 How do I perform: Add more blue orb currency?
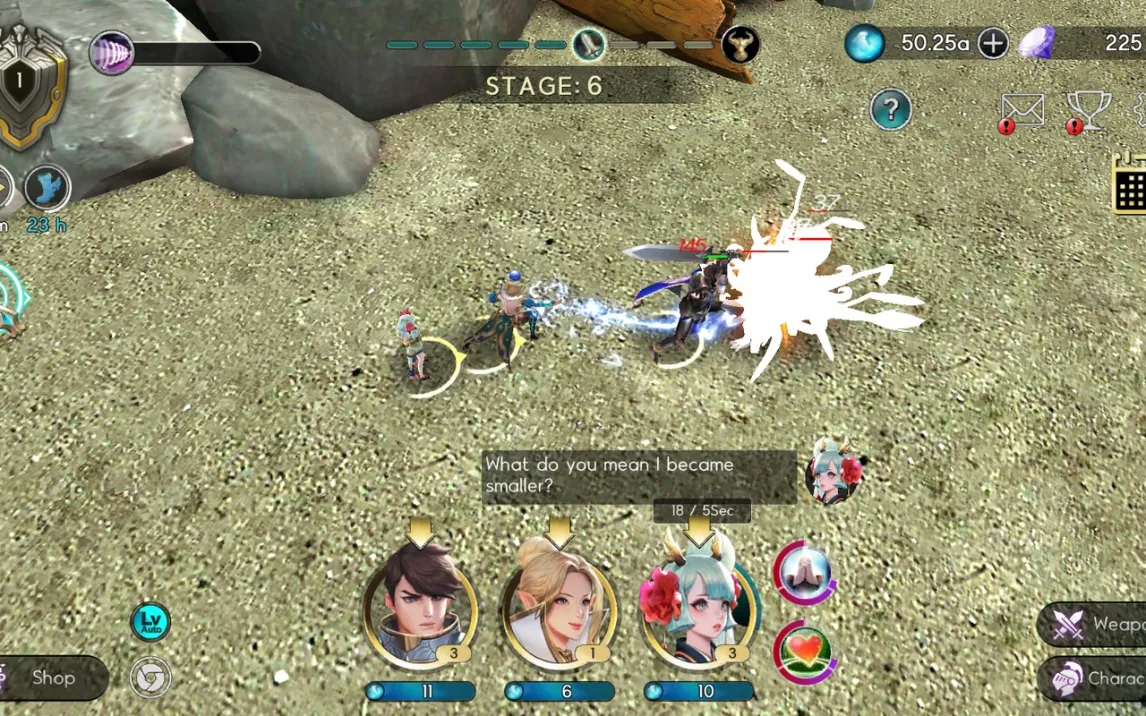tap(993, 43)
